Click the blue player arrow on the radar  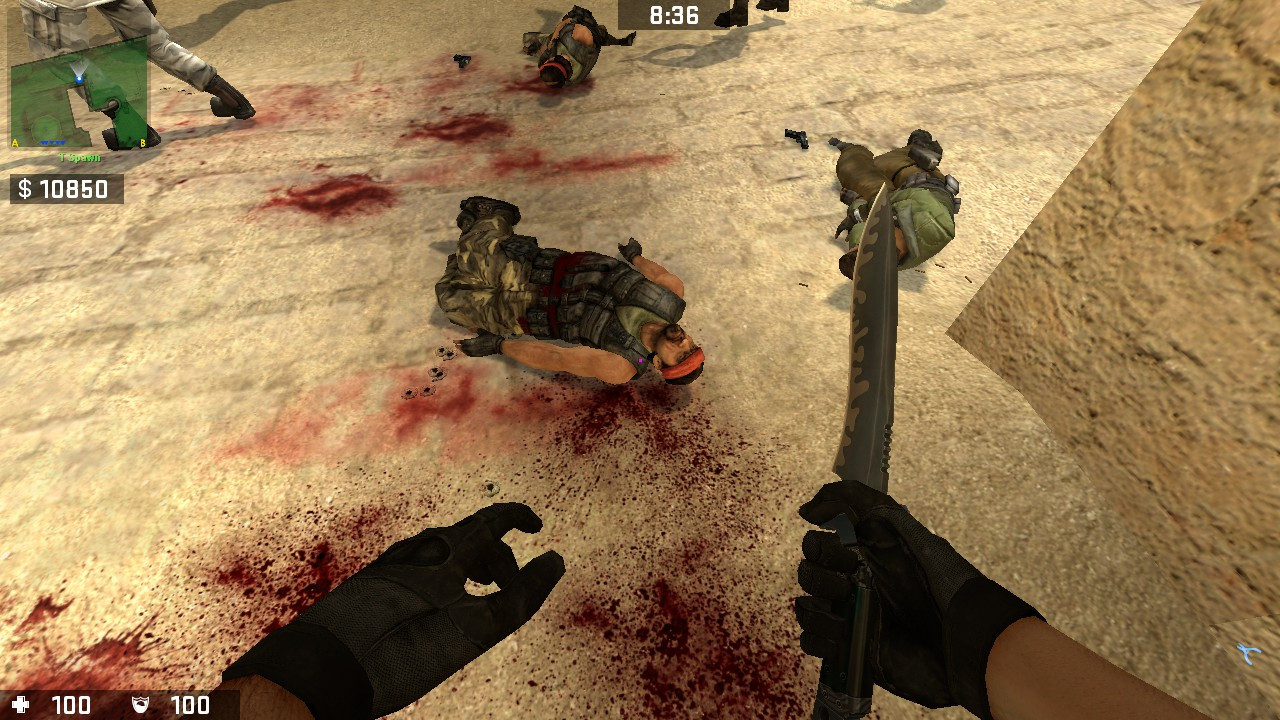(x=79, y=78)
